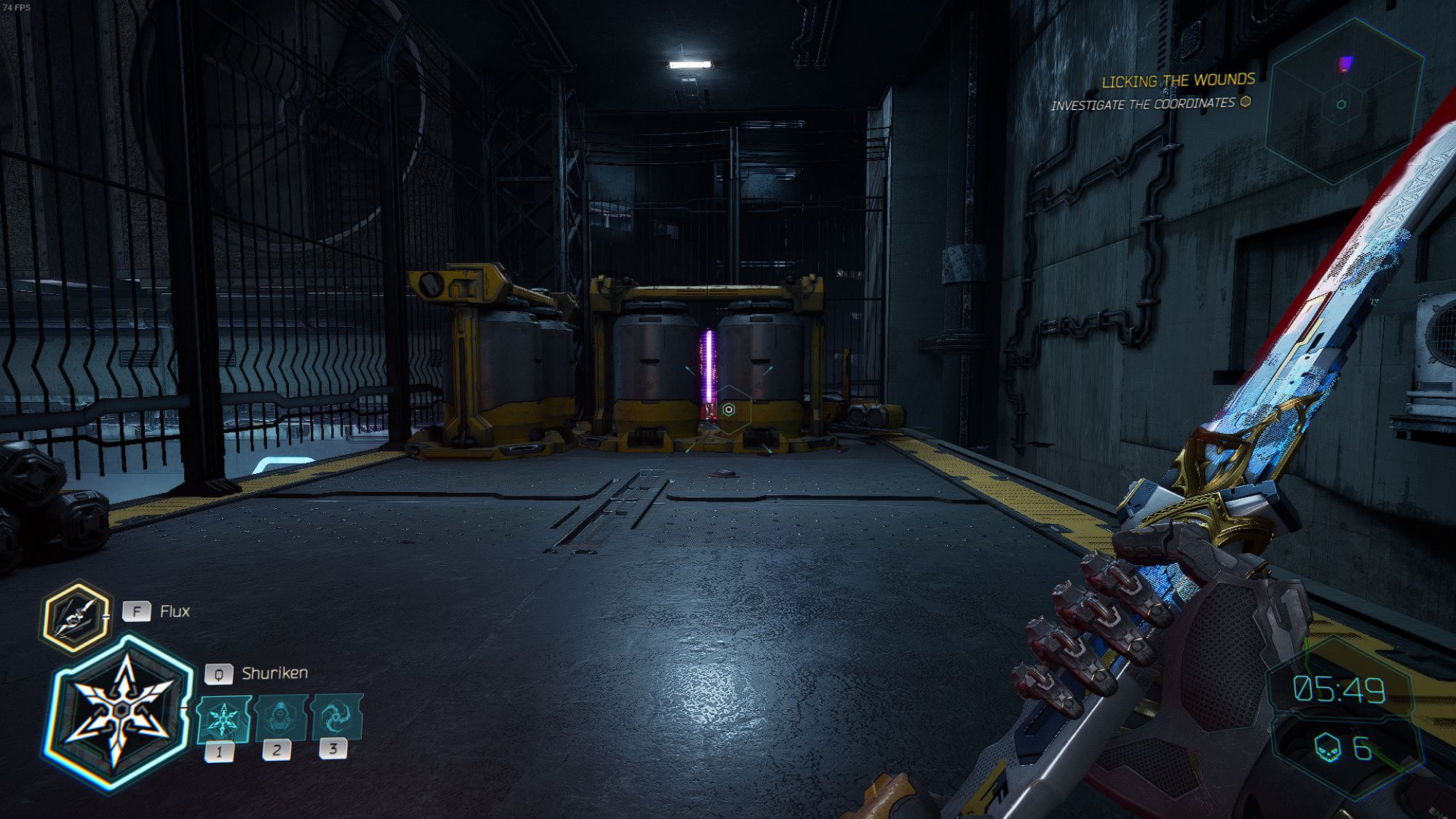1456x819 pixels.
Task: Click the Licking the Wounds objective tracker
Action: coord(1177,81)
